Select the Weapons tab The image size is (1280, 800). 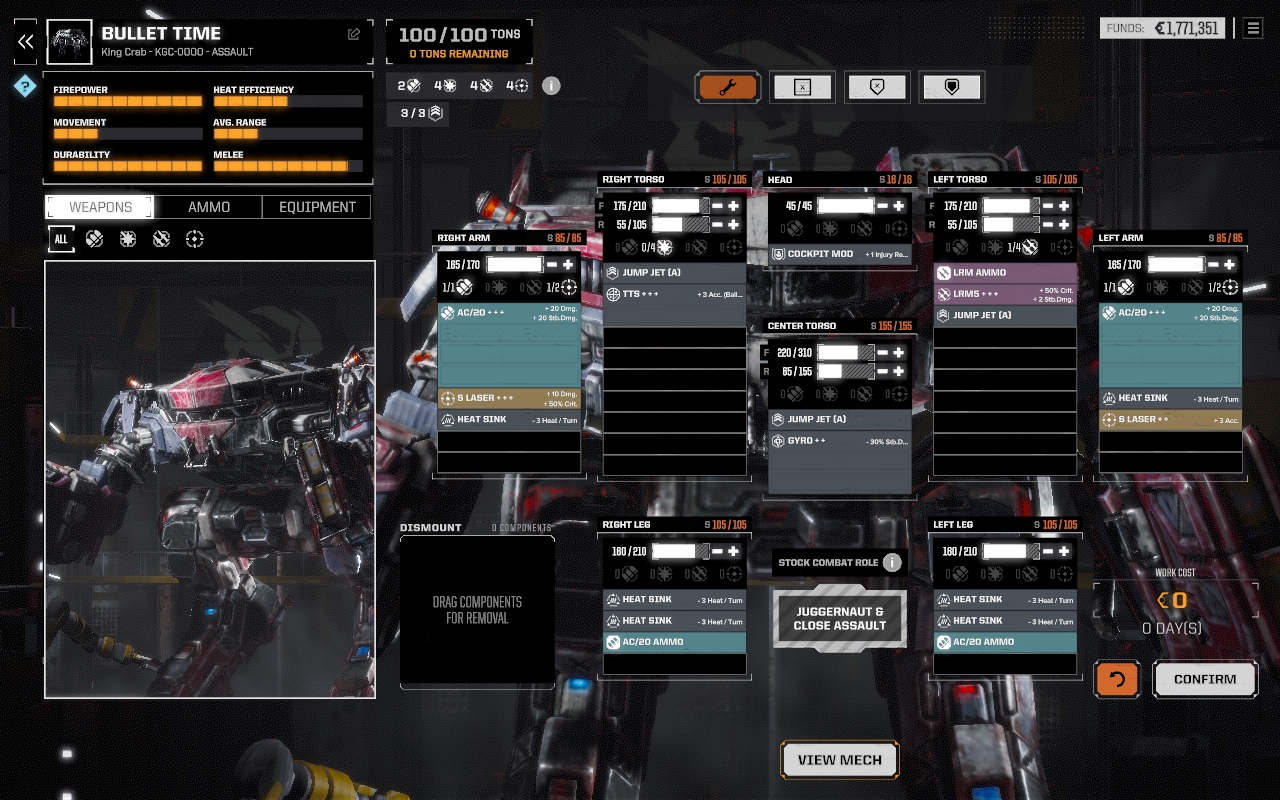[x=100, y=207]
